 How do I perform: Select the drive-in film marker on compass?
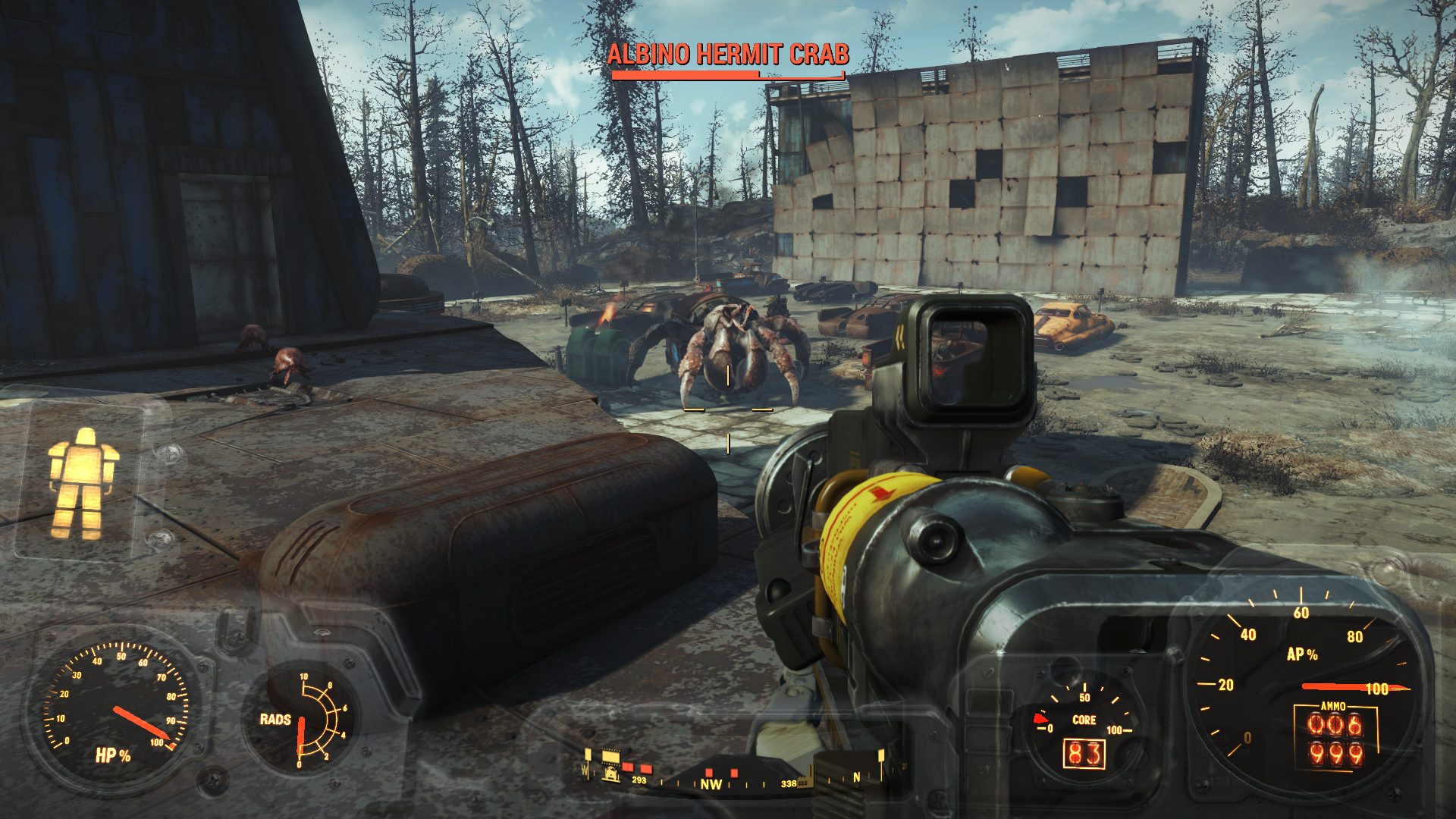611,756
